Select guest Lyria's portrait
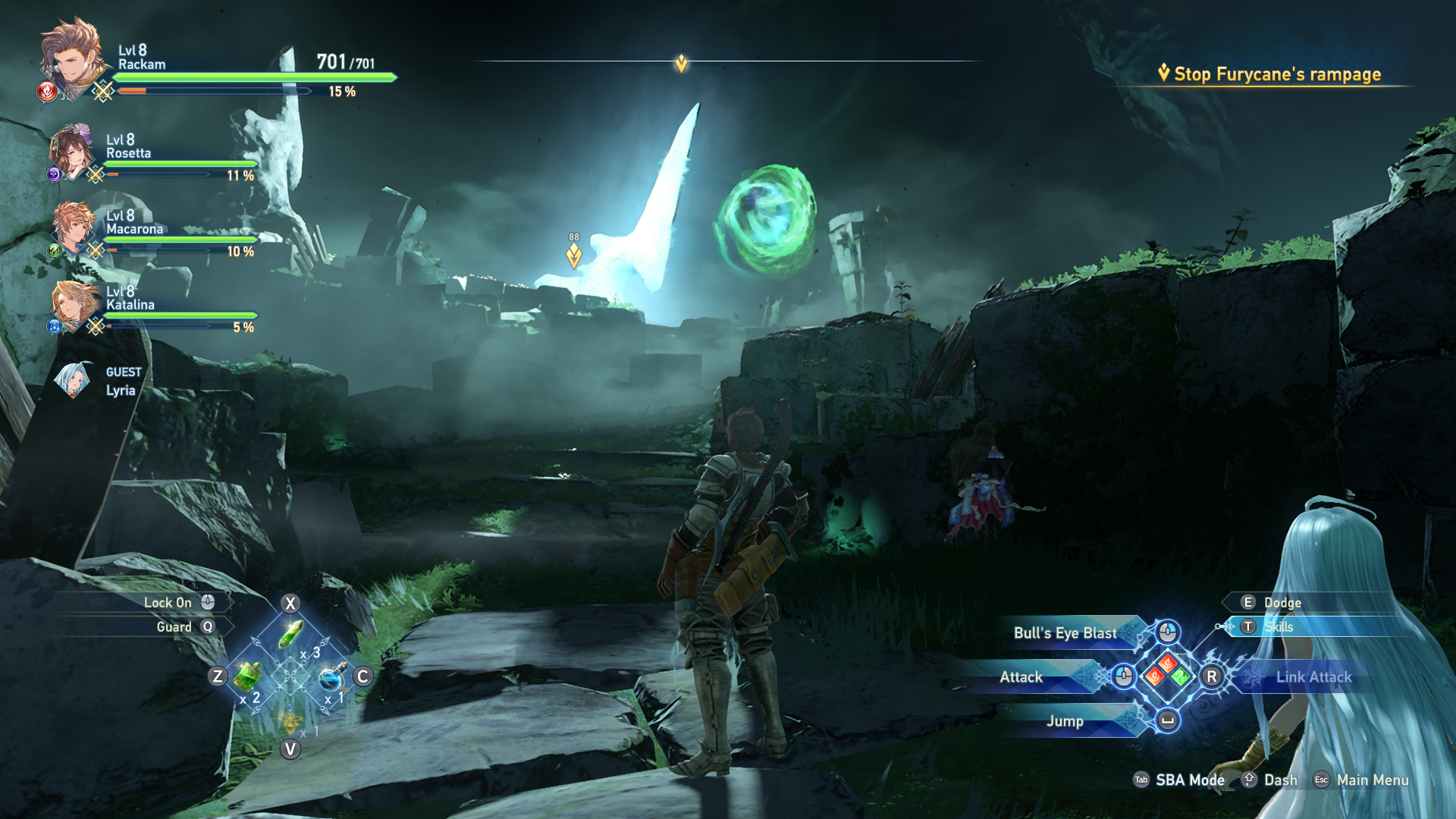 [74, 380]
